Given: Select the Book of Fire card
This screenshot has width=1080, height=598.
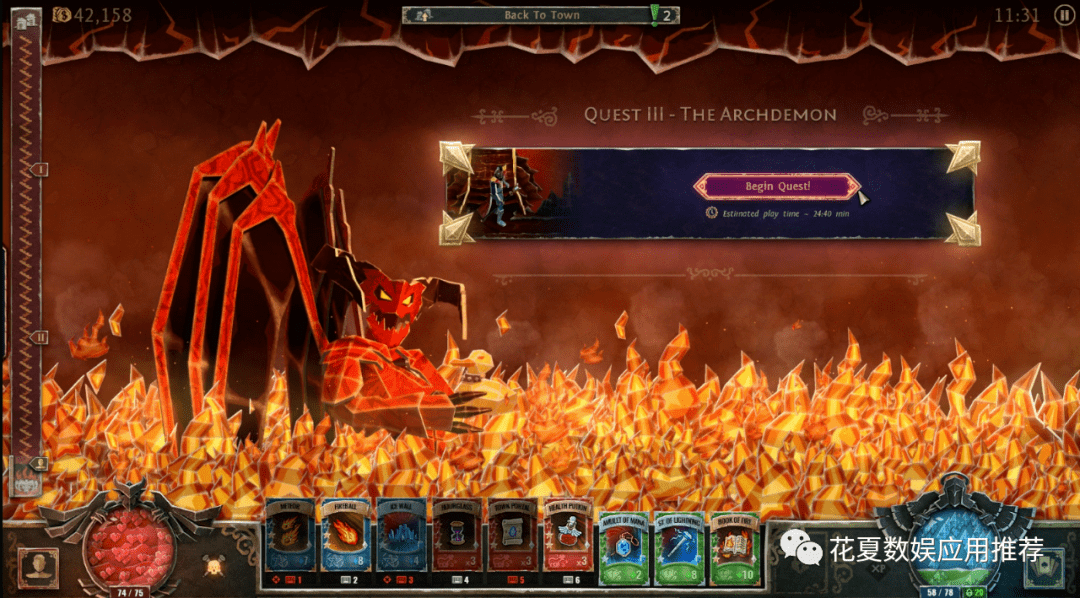Looking at the screenshot, I should (736, 541).
